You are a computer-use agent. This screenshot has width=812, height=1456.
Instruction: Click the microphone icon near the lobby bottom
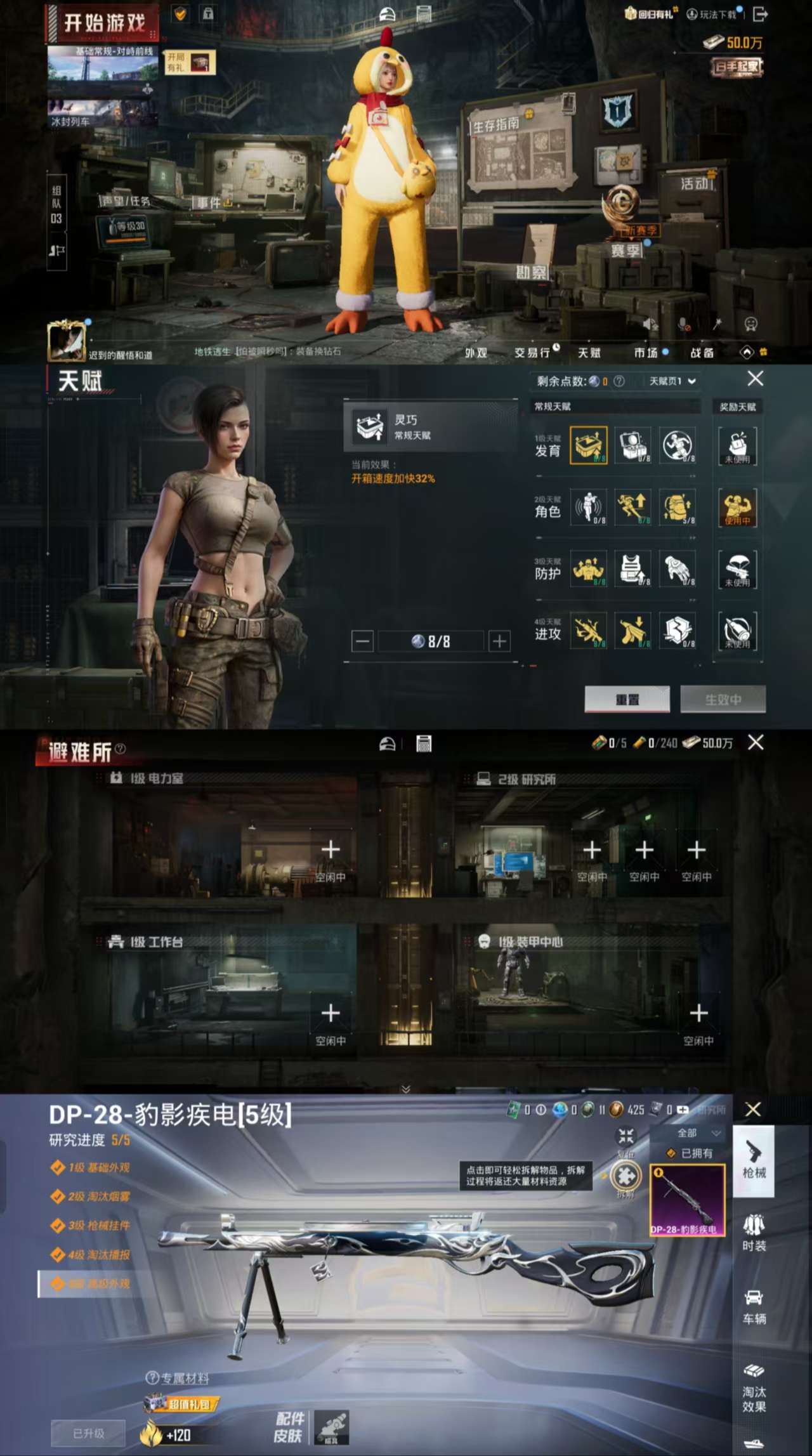point(682,325)
